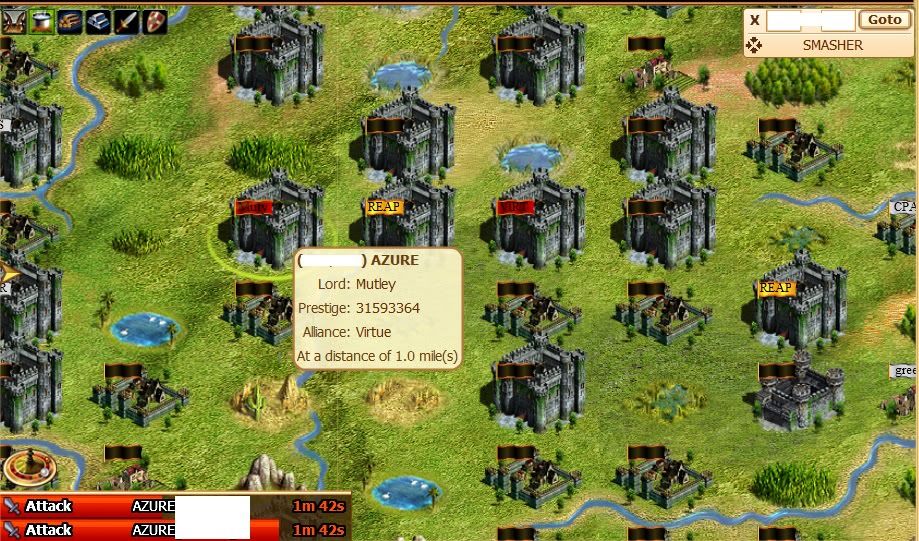The width and height of the screenshot is (919, 541).
Task: Click the Goto button
Action: (x=884, y=20)
